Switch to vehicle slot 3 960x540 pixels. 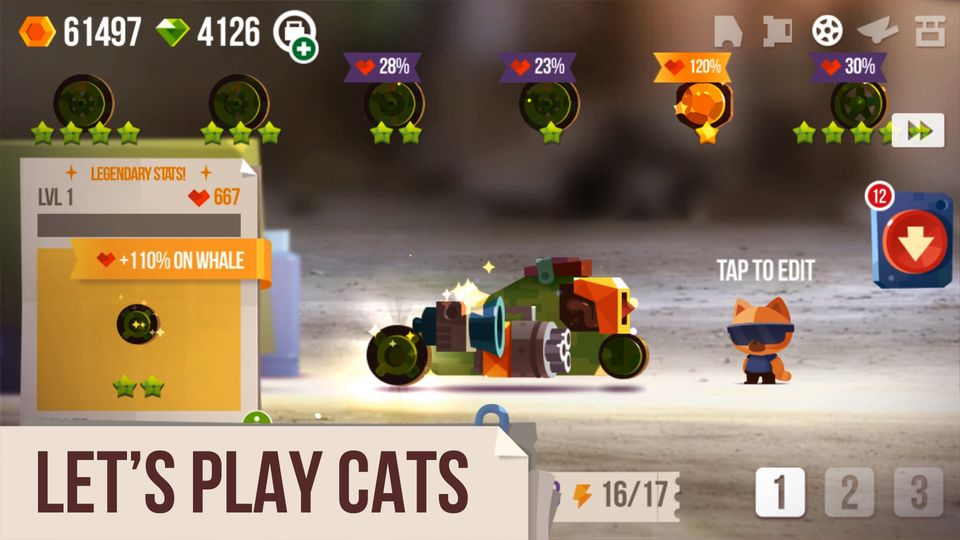click(x=918, y=492)
